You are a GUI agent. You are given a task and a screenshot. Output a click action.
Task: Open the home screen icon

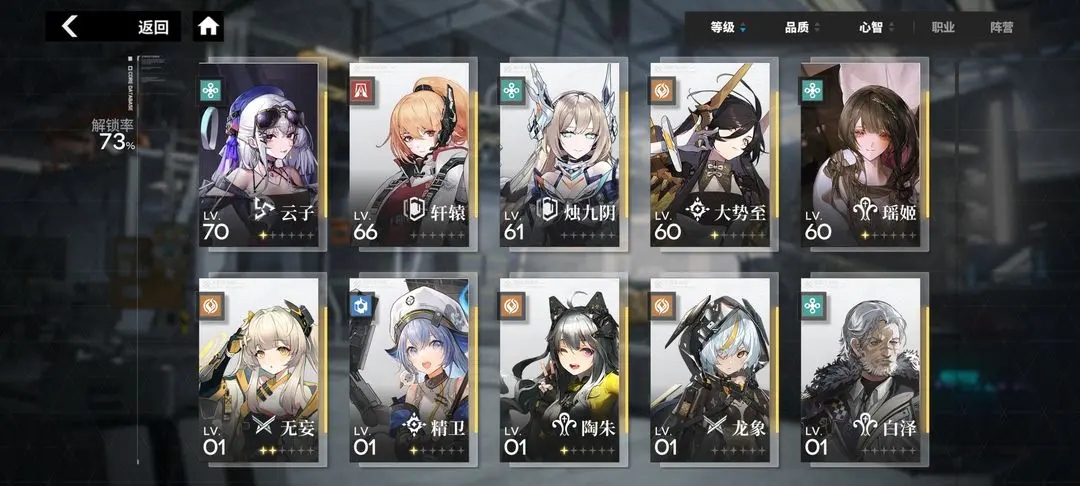coord(208,27)
